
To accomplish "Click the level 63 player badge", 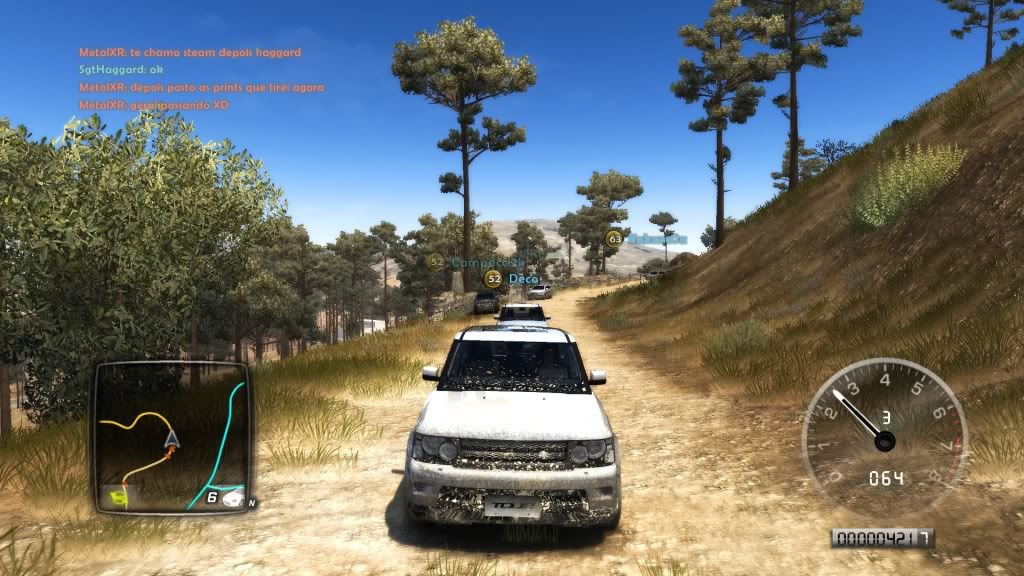I will [614, 238].
